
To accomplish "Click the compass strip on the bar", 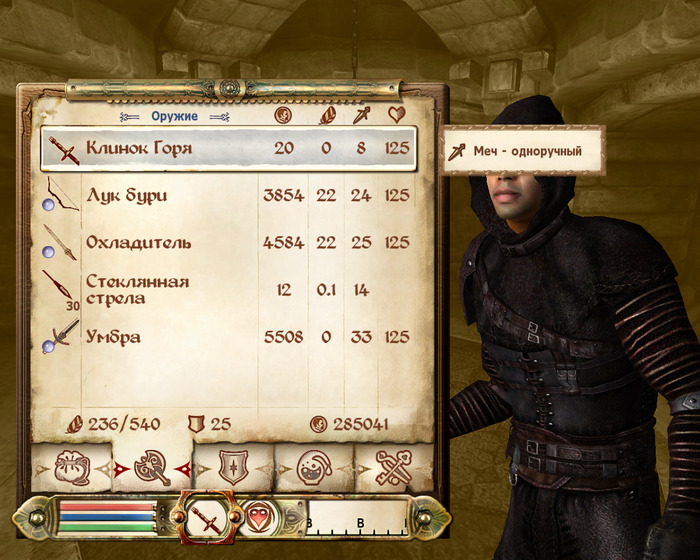I will click(x=356, y=520).
